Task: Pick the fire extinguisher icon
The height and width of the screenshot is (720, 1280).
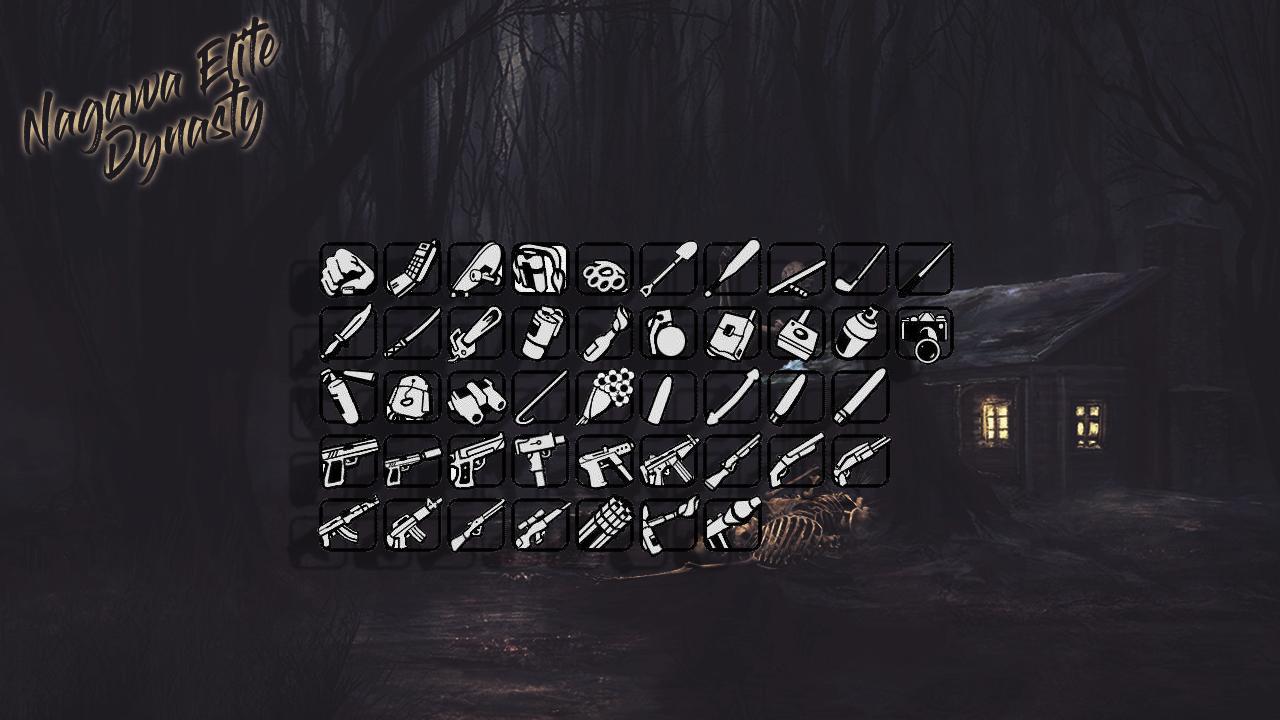Action: click(348, 398)
